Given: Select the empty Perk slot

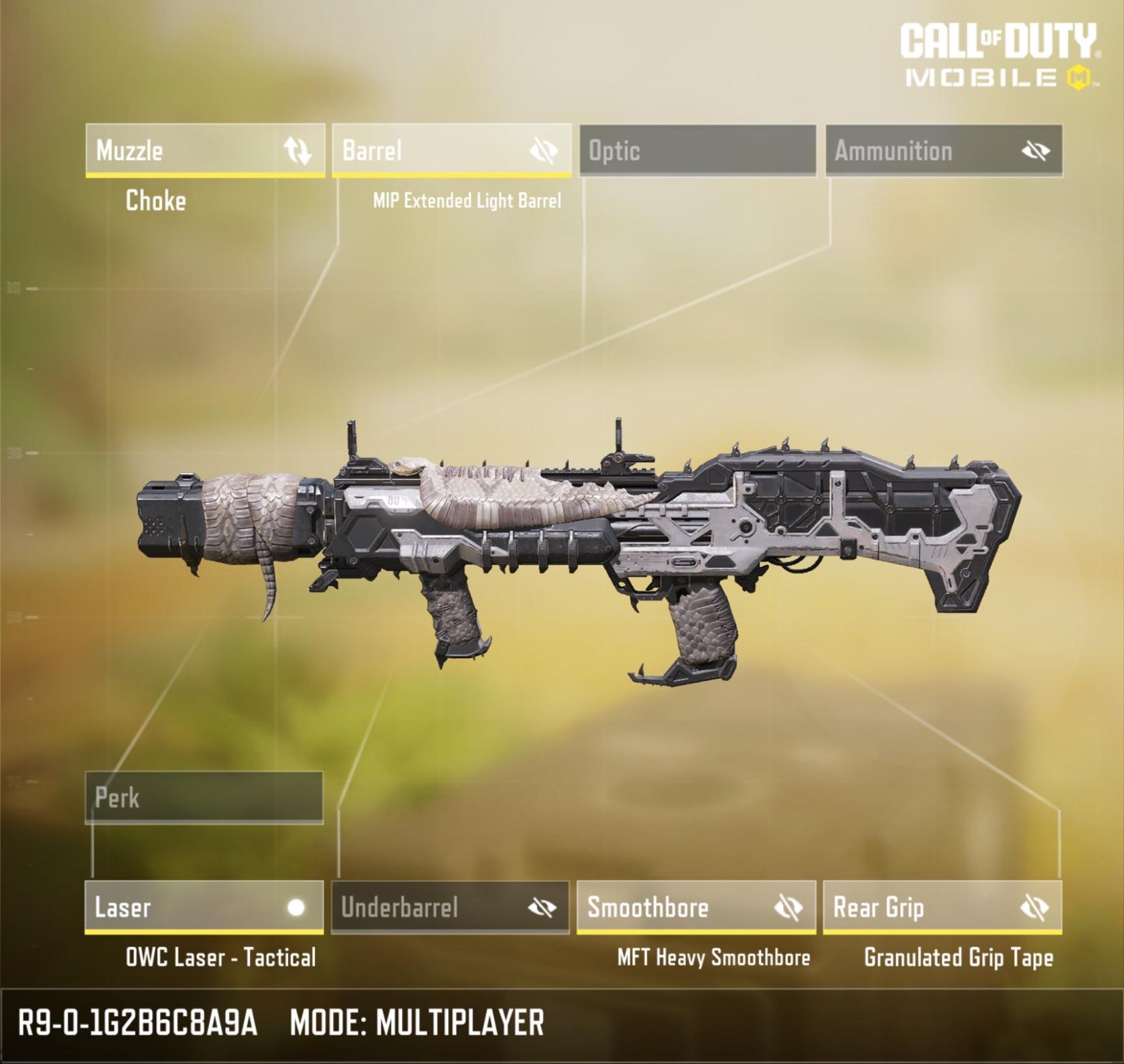Looking at the screenshot, I should [x=204, y=797].
